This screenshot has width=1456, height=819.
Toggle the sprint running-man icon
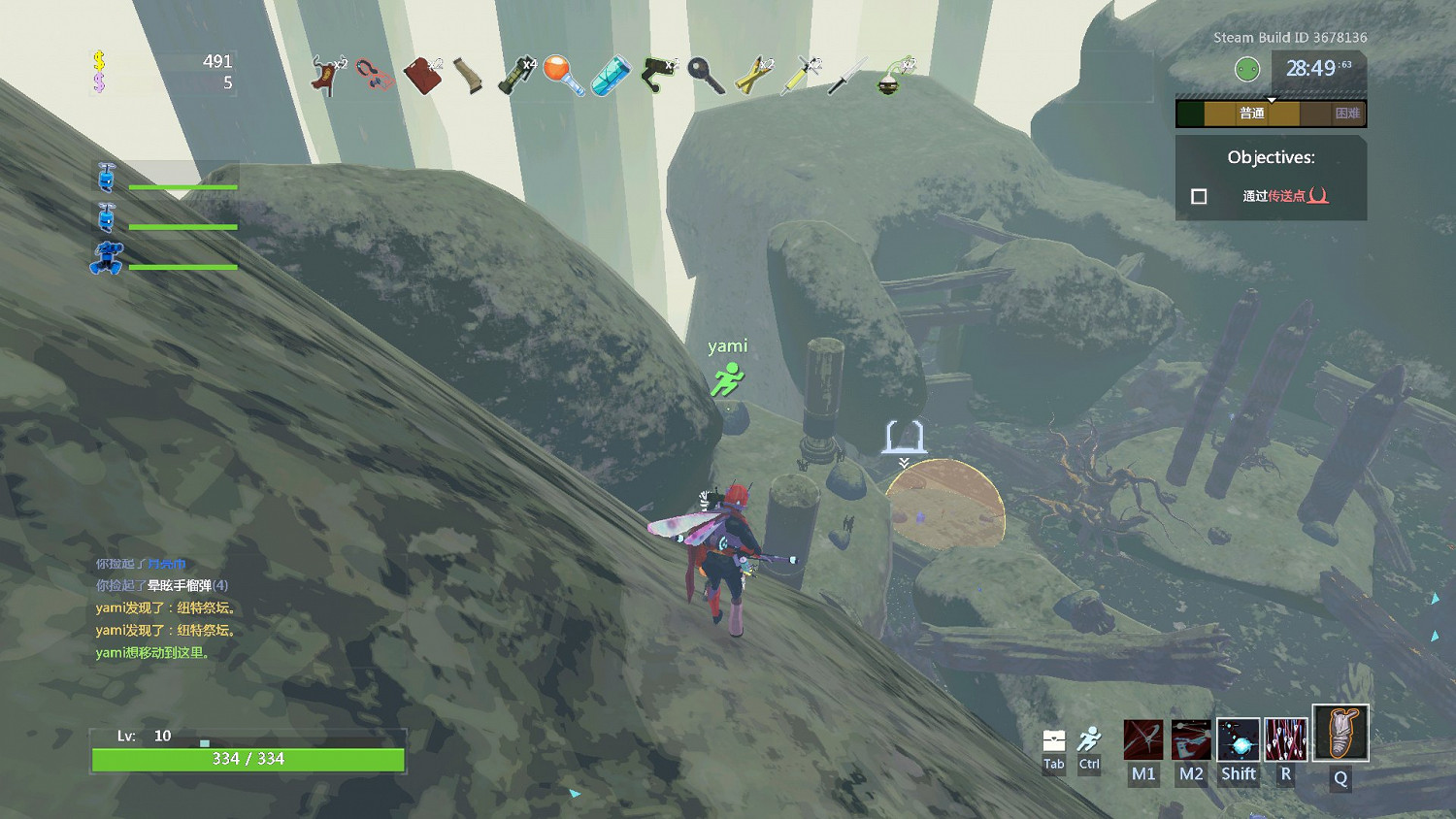[1090, 739]
